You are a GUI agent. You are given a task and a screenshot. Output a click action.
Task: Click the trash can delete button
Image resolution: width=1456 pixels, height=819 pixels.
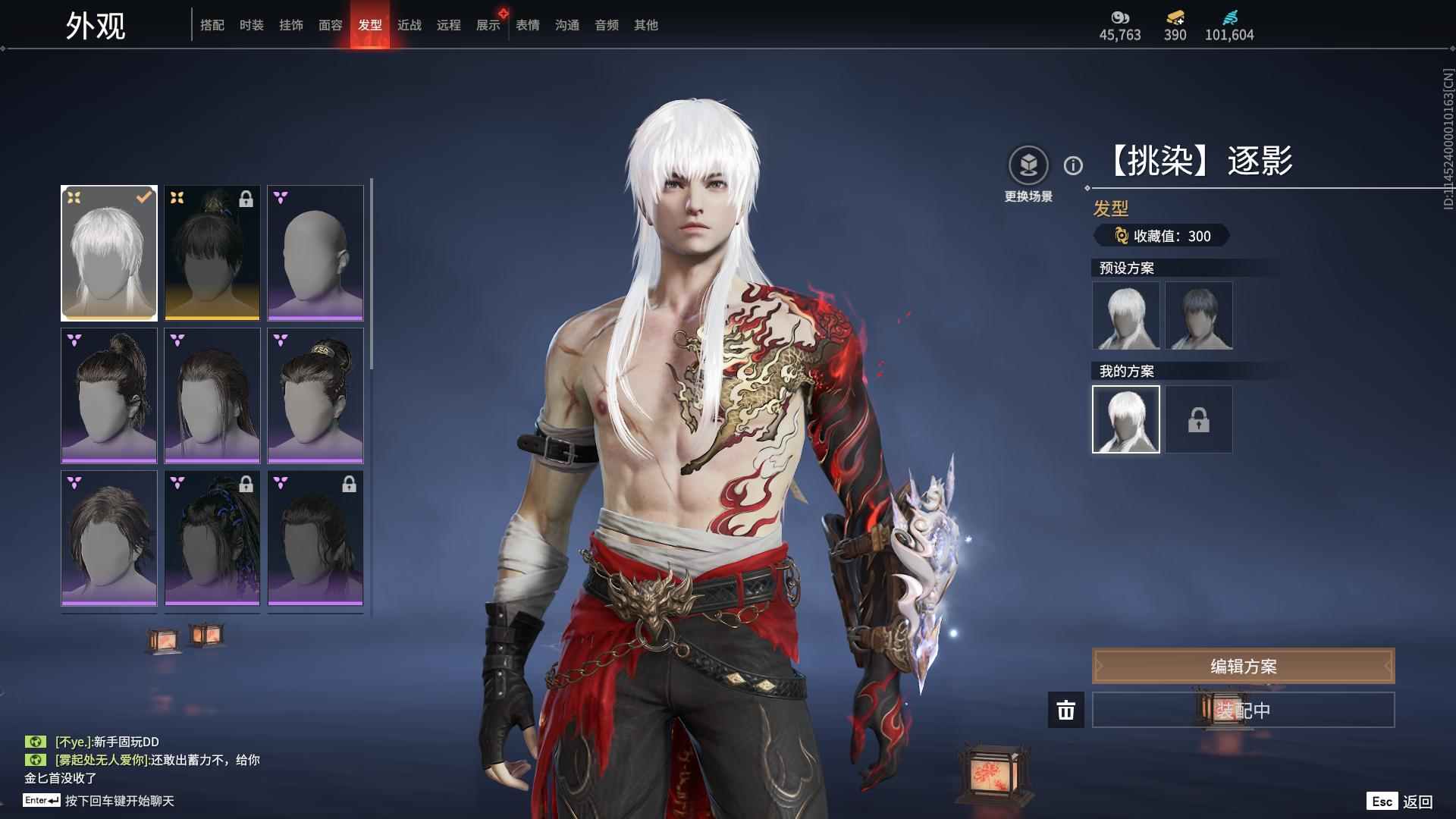pos(1065,710)
